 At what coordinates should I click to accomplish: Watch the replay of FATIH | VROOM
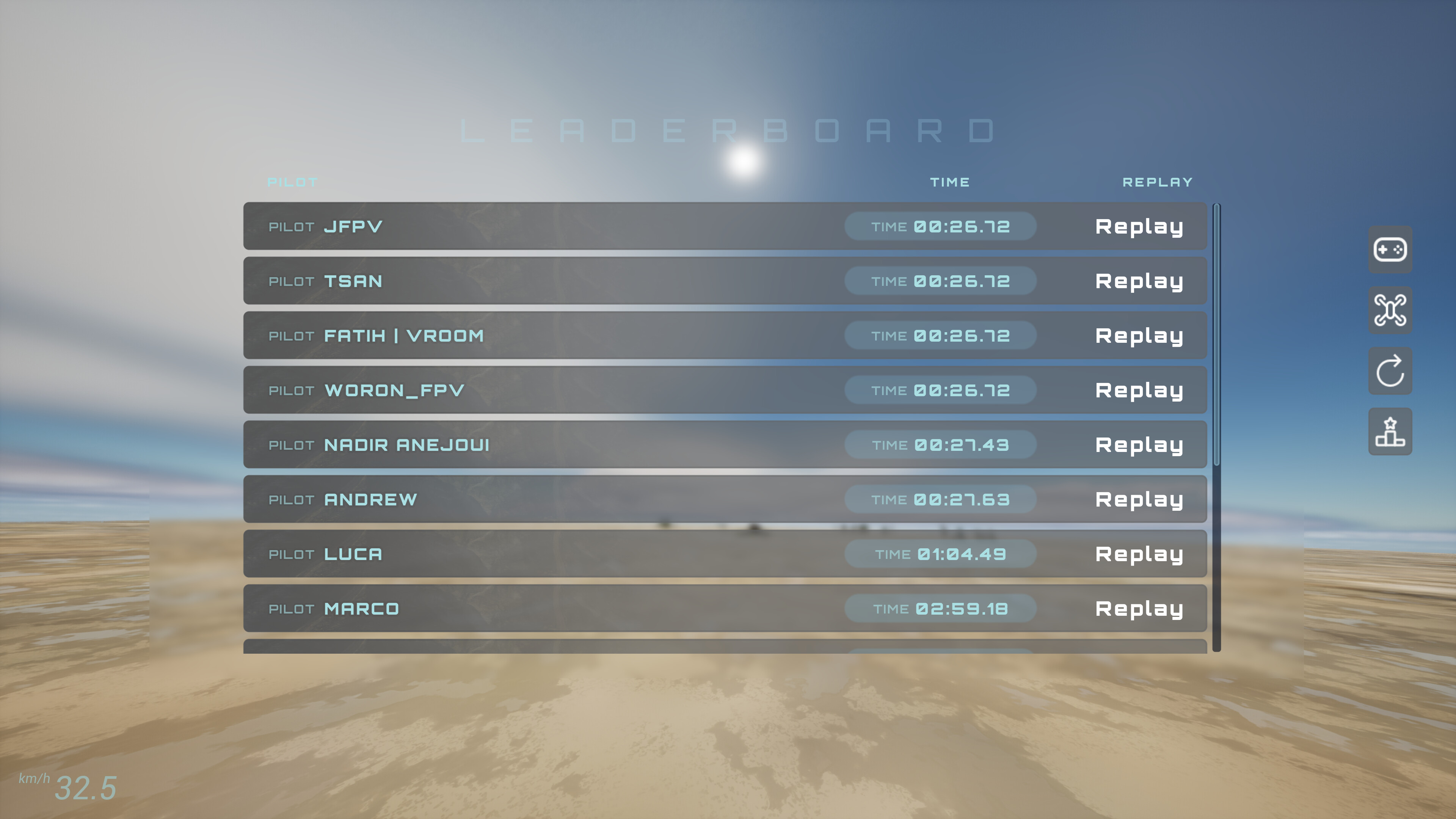pos(1139,335)
